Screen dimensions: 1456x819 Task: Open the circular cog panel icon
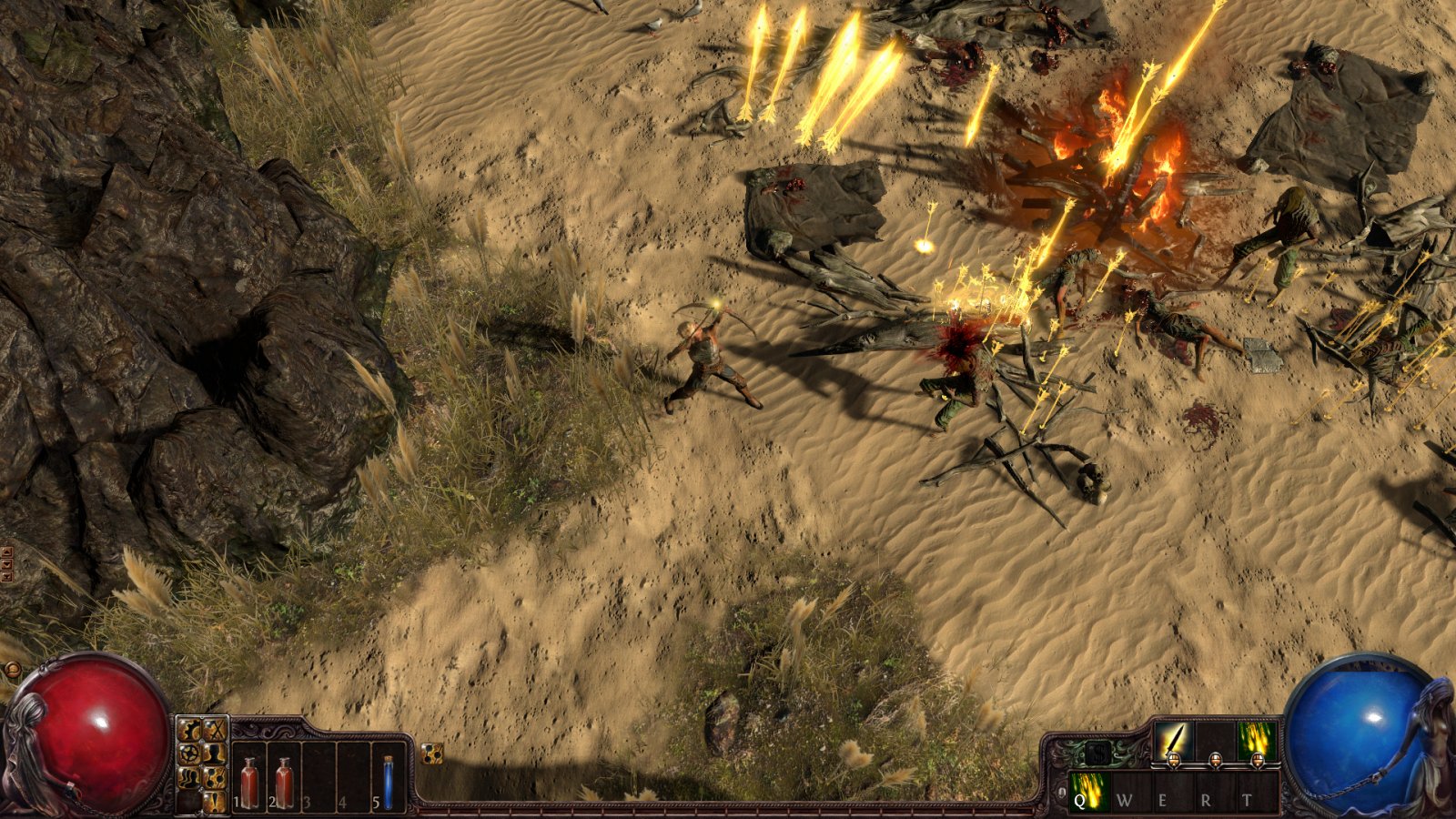(x=189, y=753)
